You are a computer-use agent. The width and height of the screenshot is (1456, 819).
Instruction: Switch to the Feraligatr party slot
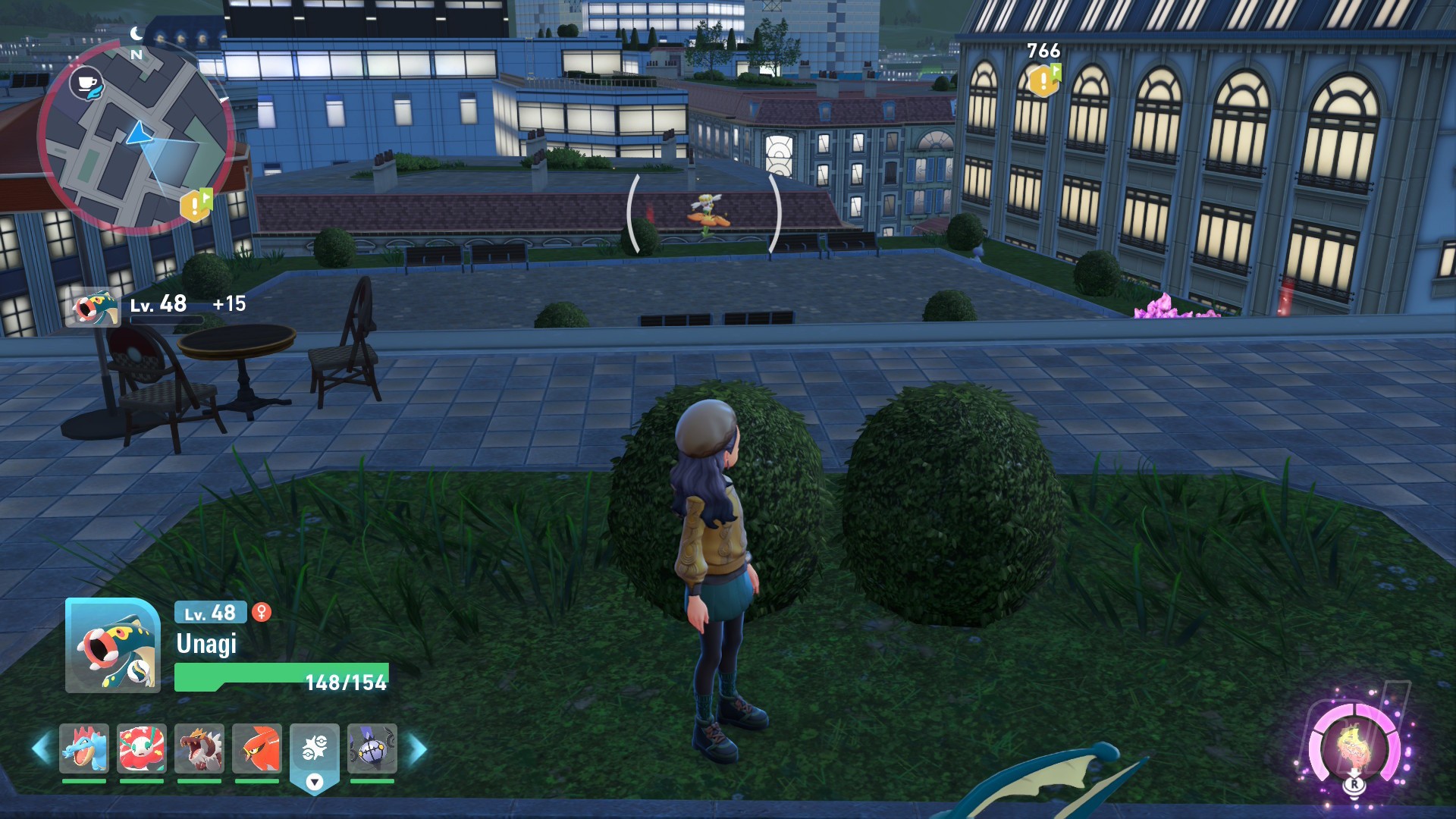point(84,748)
